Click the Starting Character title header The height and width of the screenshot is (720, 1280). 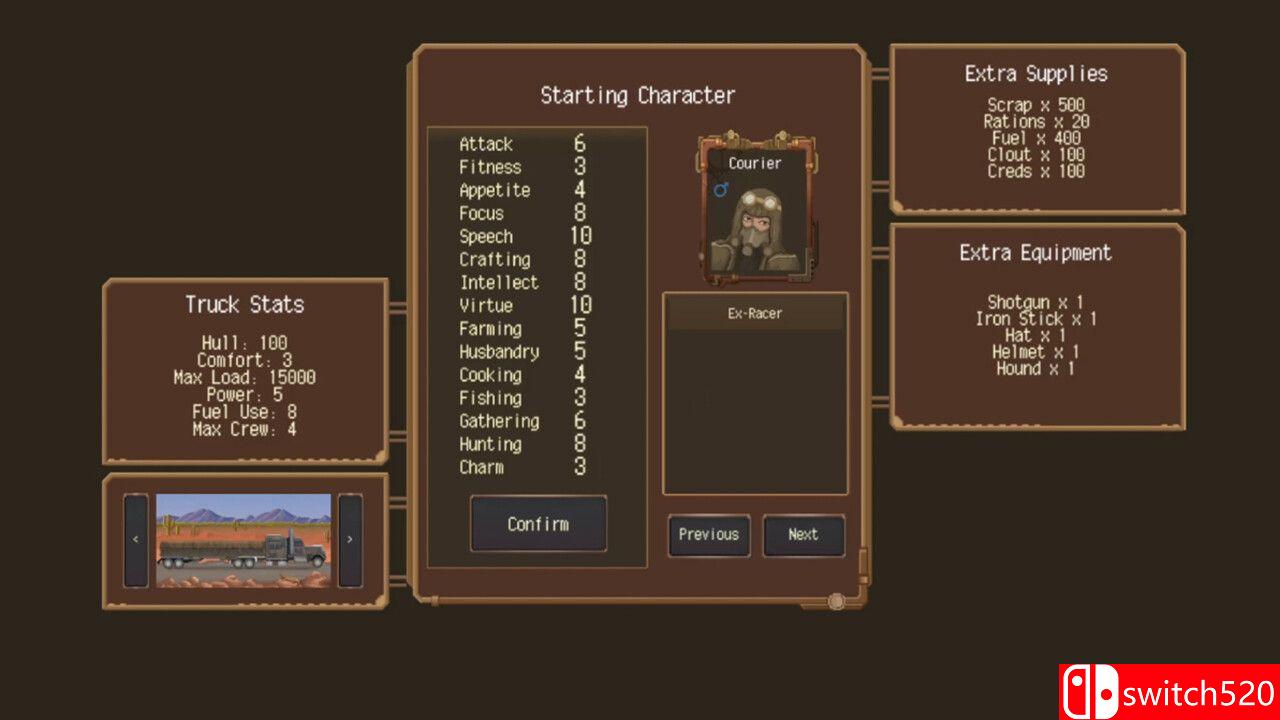[638, 95]
